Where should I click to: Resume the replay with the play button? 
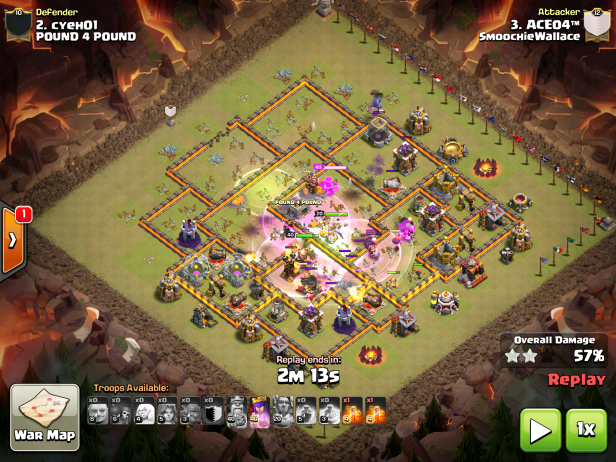pos(541,430)
